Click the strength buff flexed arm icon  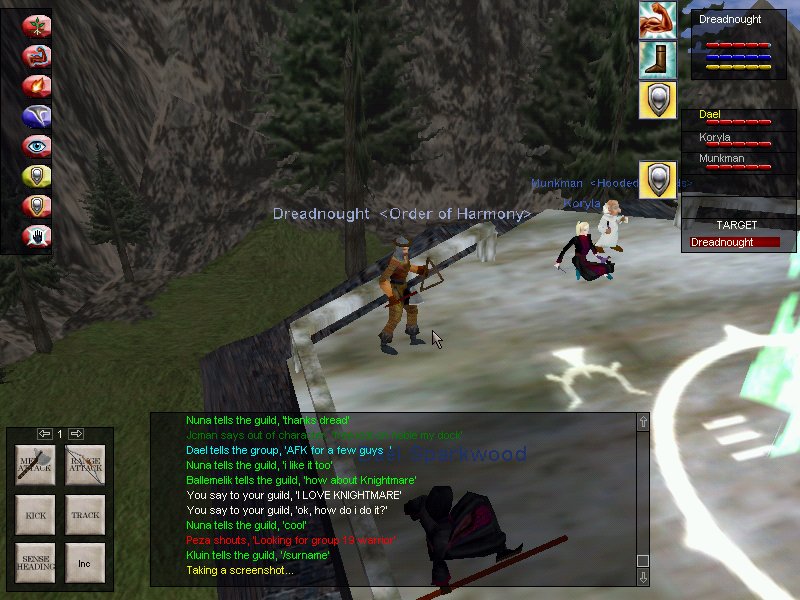tap(657, 20)
